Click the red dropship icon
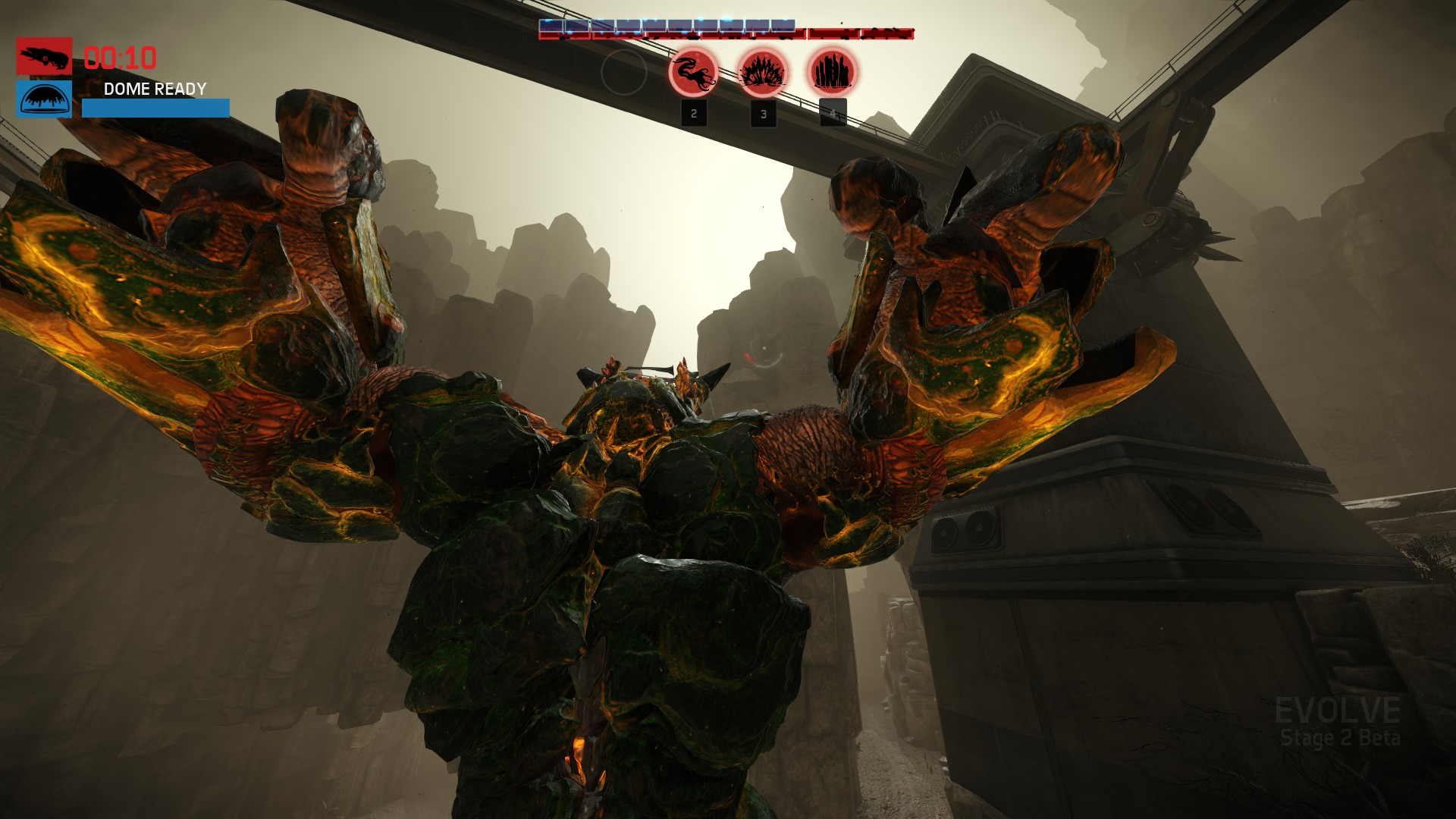This screenshot has height=819, width=1456. click(45, 56)
